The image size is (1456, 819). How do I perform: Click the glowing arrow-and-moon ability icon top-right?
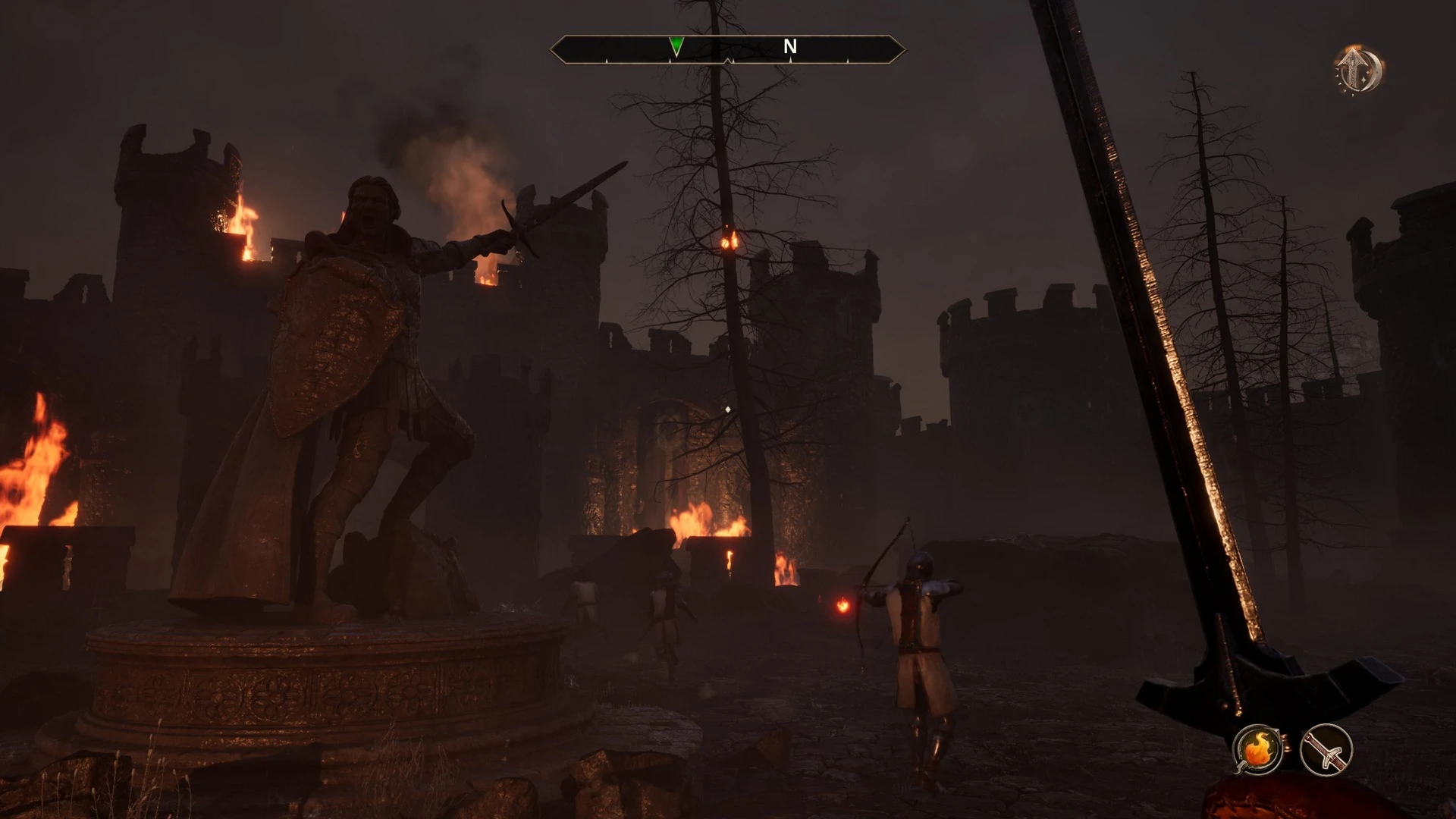pyautogui.click(x=1357, y=68)
